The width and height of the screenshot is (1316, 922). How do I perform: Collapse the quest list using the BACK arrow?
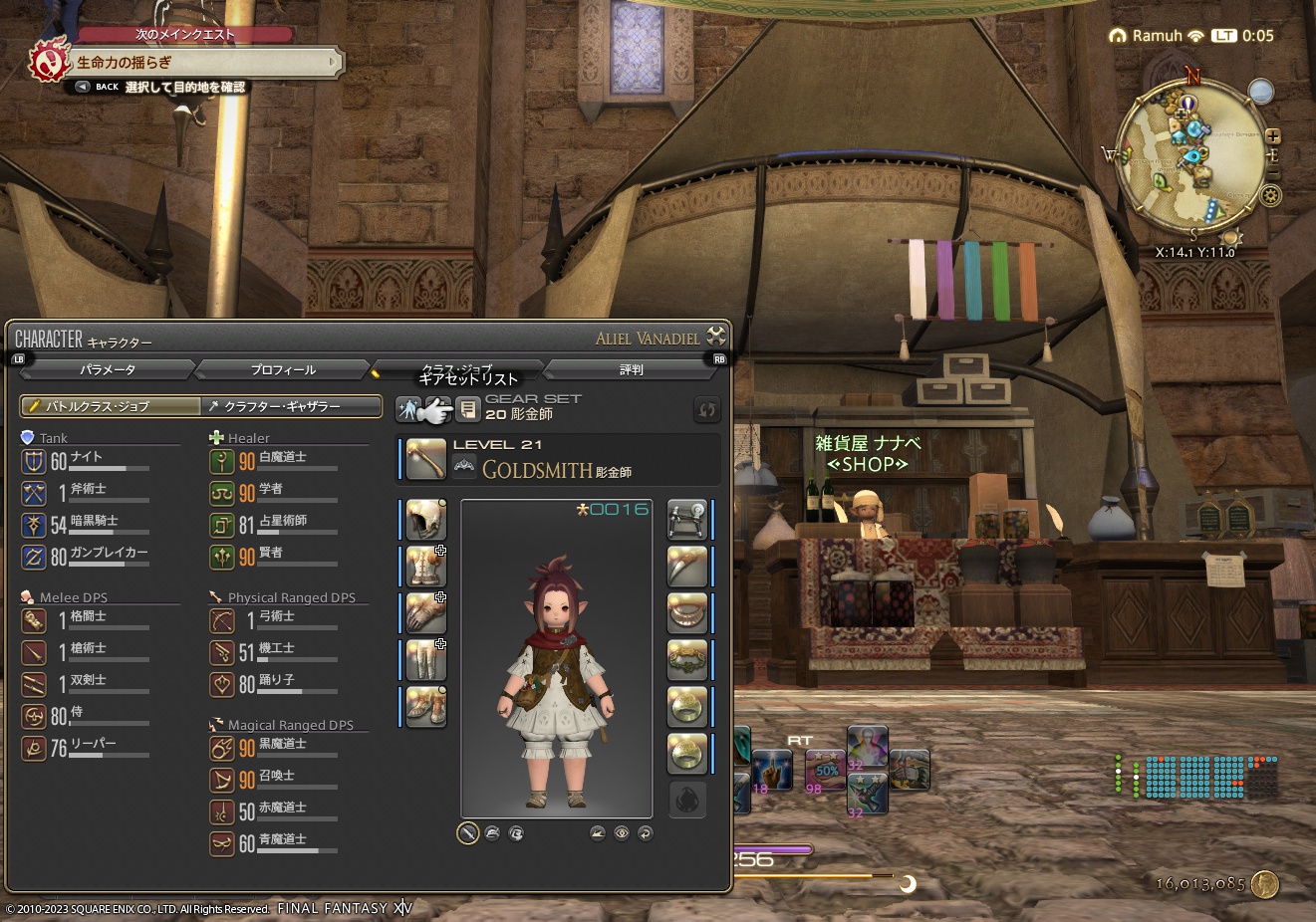coord(82,87)
